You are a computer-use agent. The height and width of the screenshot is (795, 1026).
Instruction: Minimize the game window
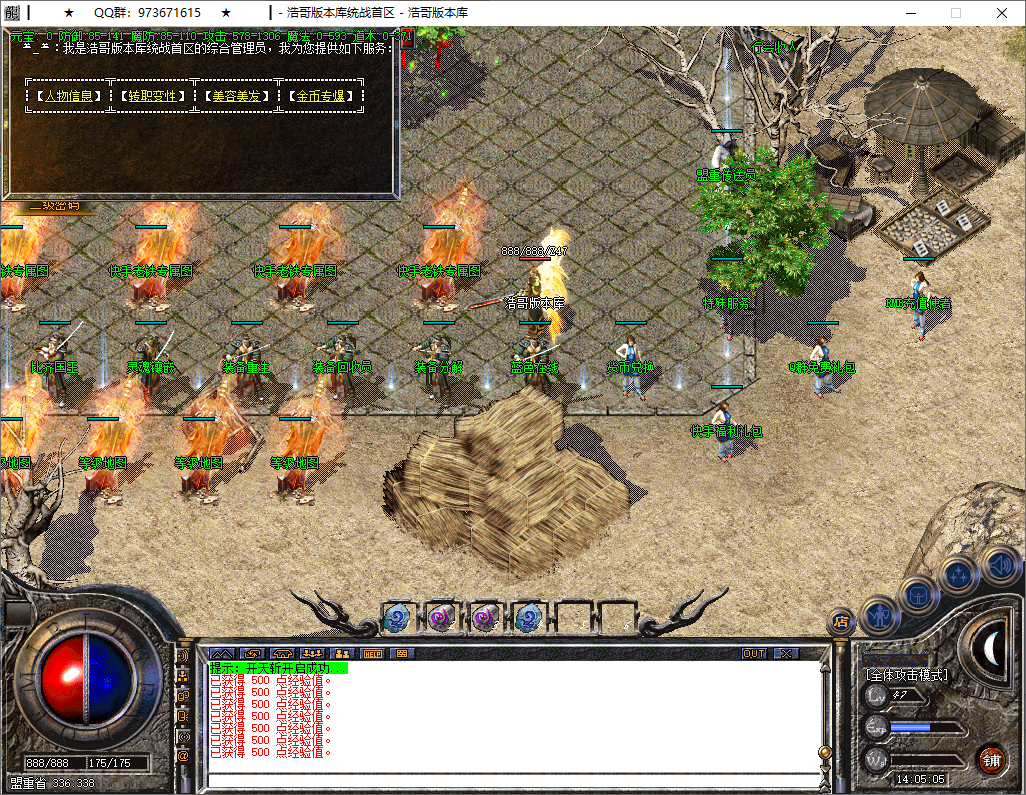(x=909, y=13)
